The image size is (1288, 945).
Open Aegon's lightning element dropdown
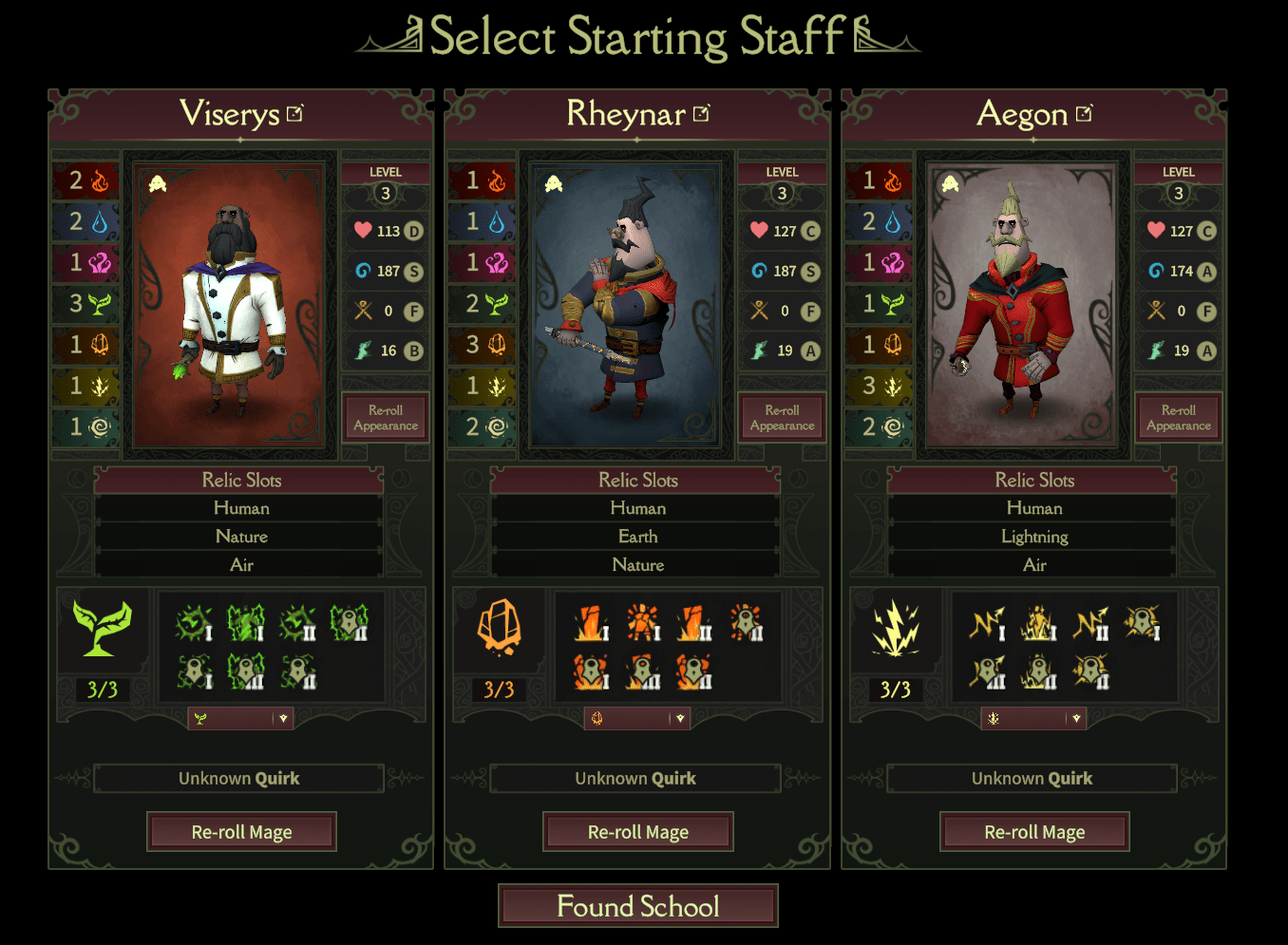click(x=1034, y=719)
